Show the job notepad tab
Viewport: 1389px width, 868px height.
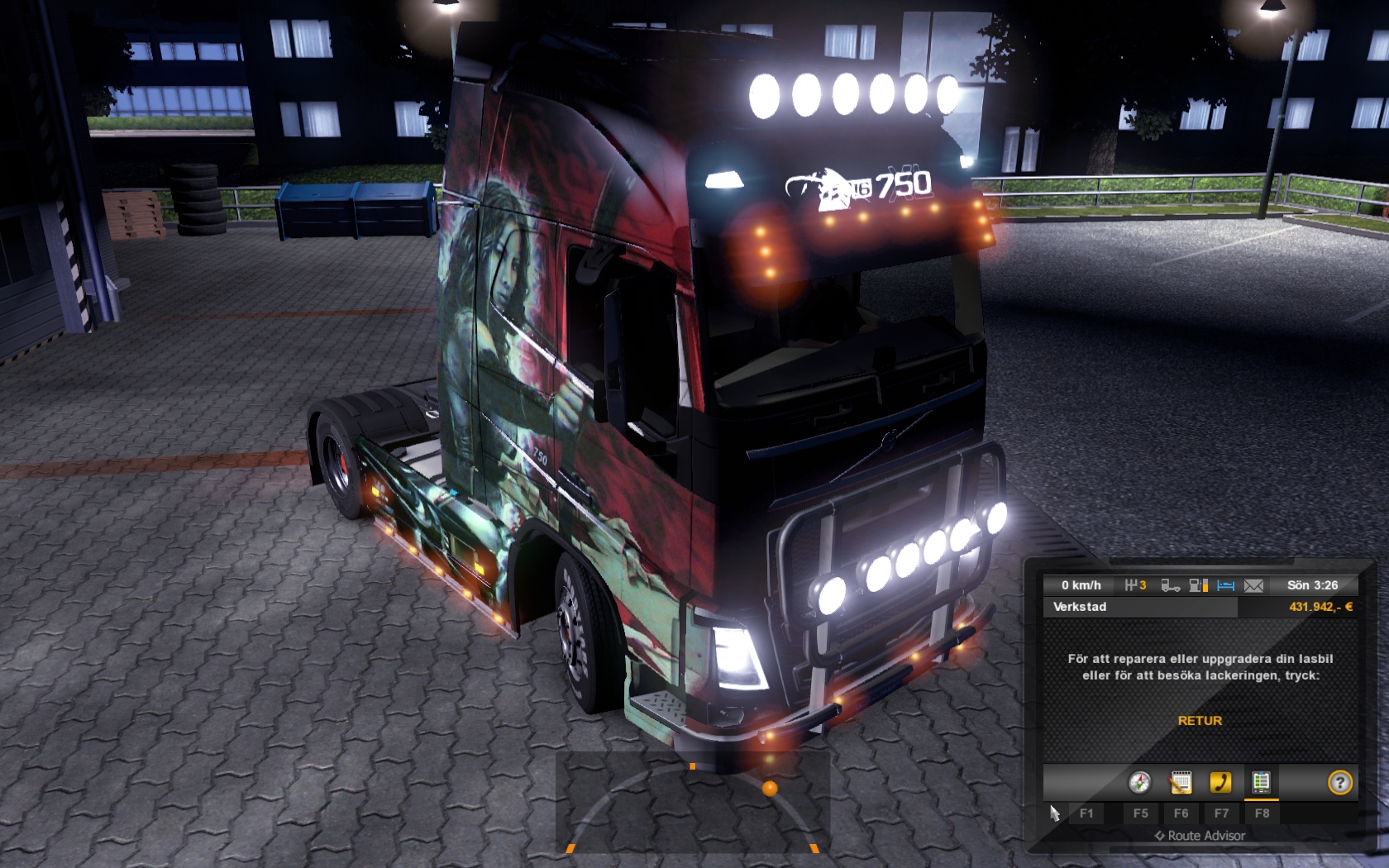1181,782
